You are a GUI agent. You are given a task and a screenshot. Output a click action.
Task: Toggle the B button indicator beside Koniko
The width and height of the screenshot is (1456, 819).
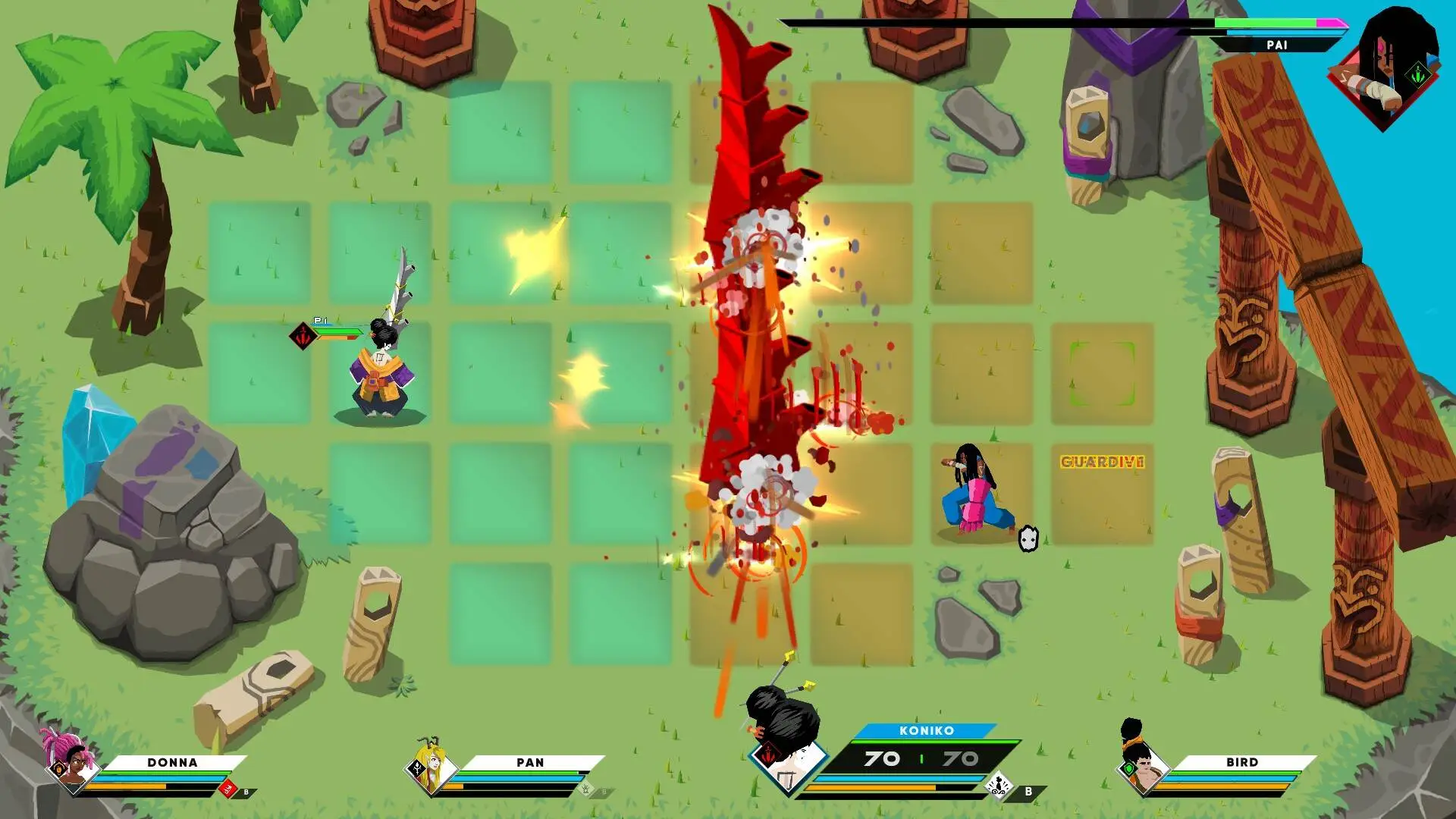point(1027,790)
